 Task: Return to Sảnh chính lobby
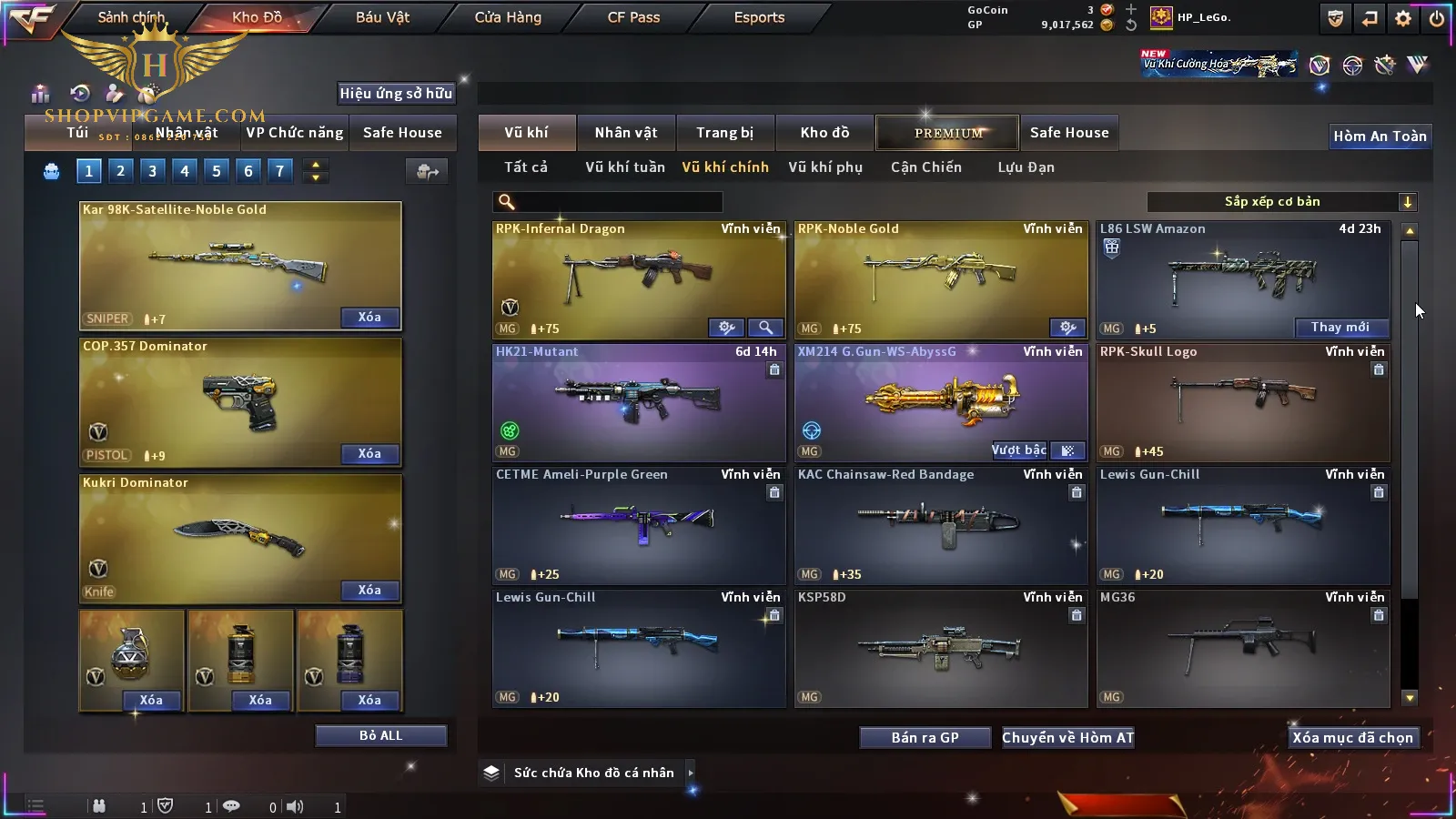(131, 17)
